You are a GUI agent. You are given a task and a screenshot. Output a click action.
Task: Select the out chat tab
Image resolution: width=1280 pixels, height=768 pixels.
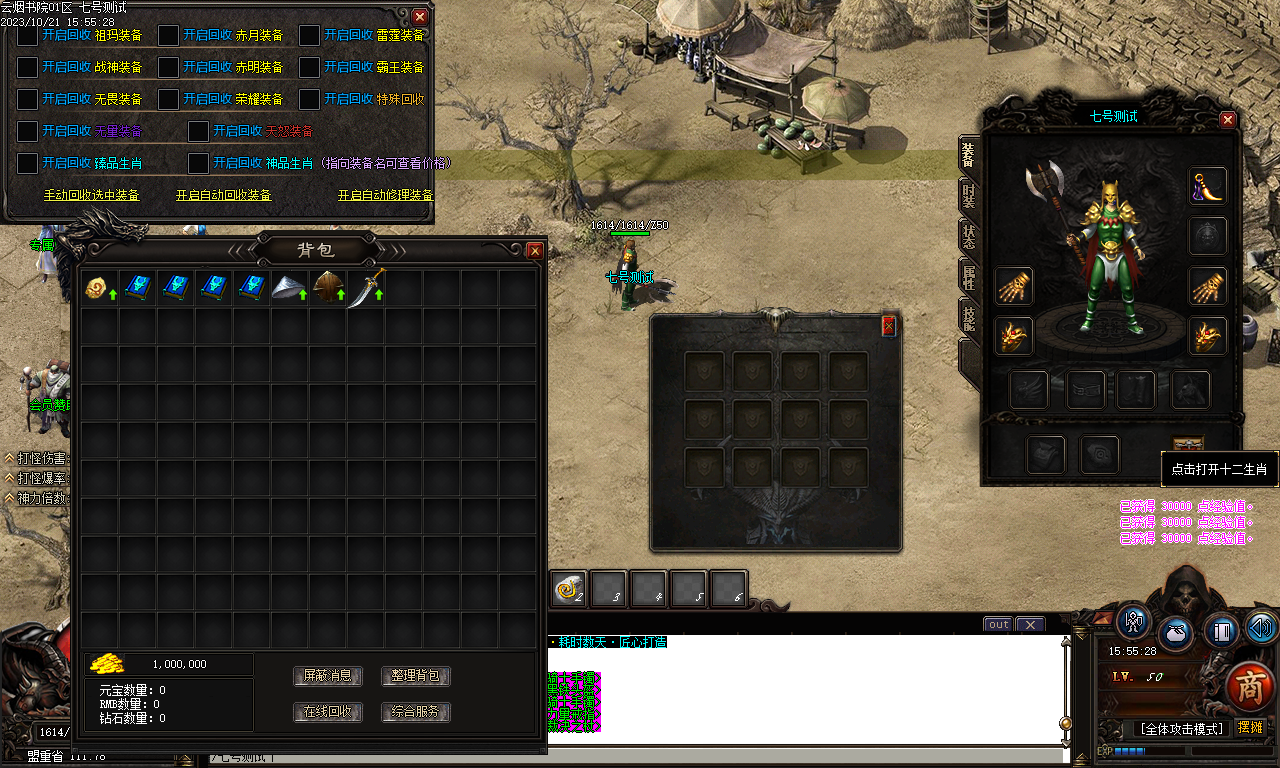(997, 624)
